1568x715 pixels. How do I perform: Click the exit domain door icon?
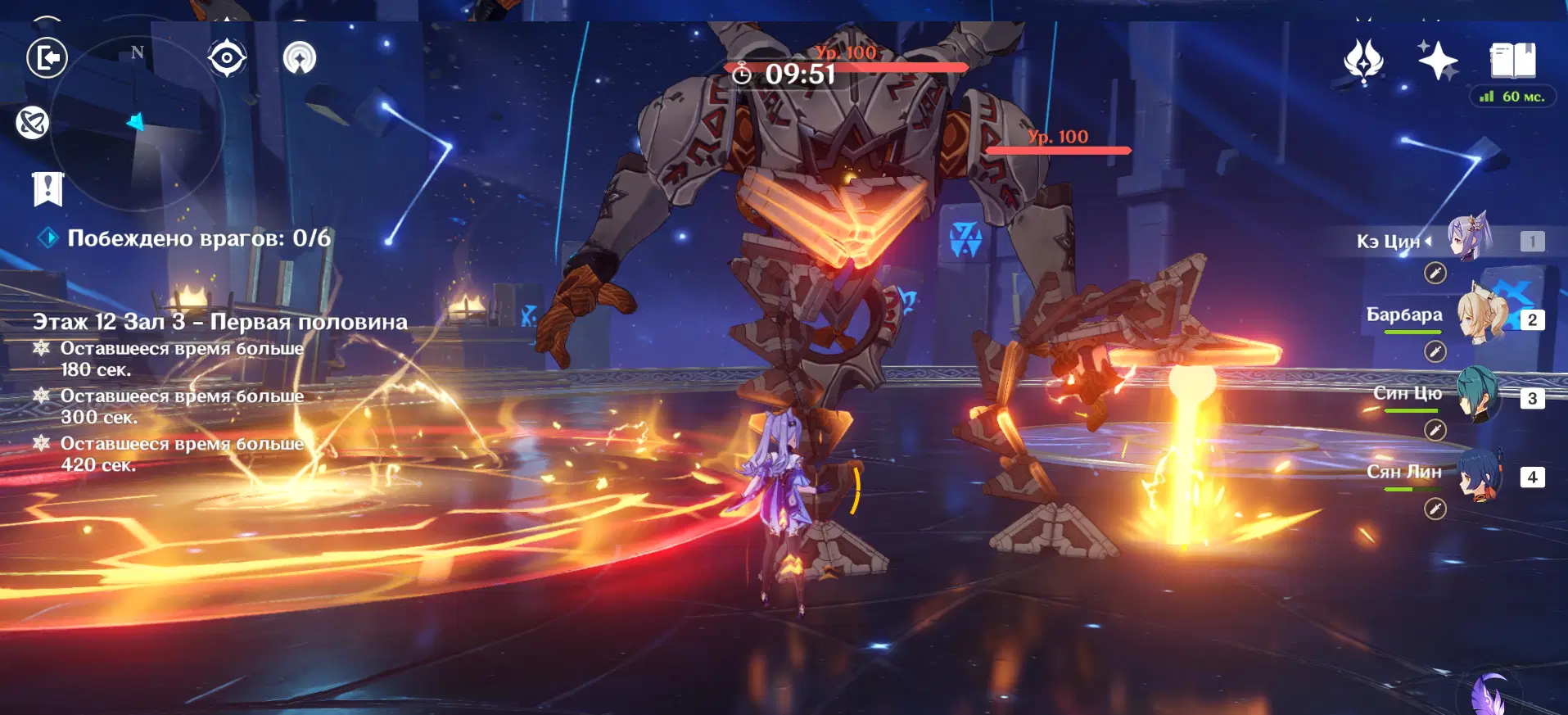pyautogui.click(x=47, y=58)
